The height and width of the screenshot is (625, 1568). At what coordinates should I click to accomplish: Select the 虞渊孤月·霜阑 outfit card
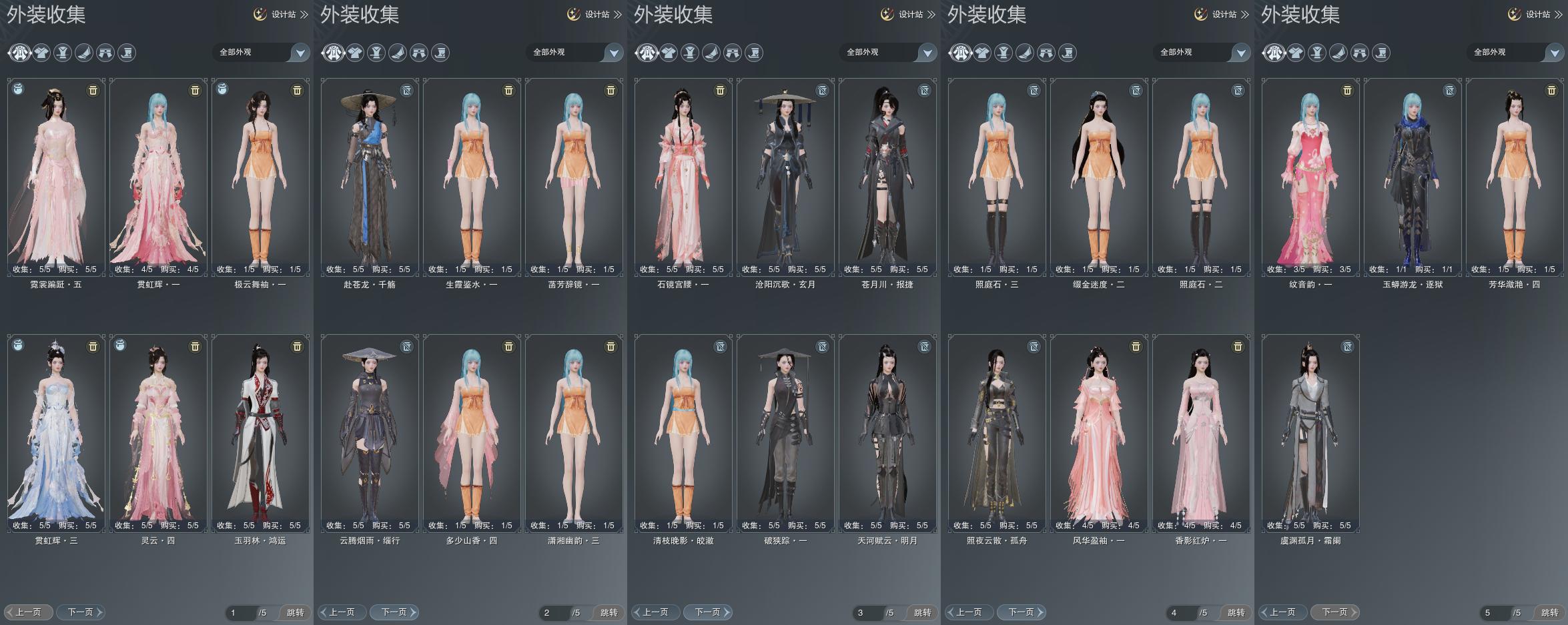1310,433
